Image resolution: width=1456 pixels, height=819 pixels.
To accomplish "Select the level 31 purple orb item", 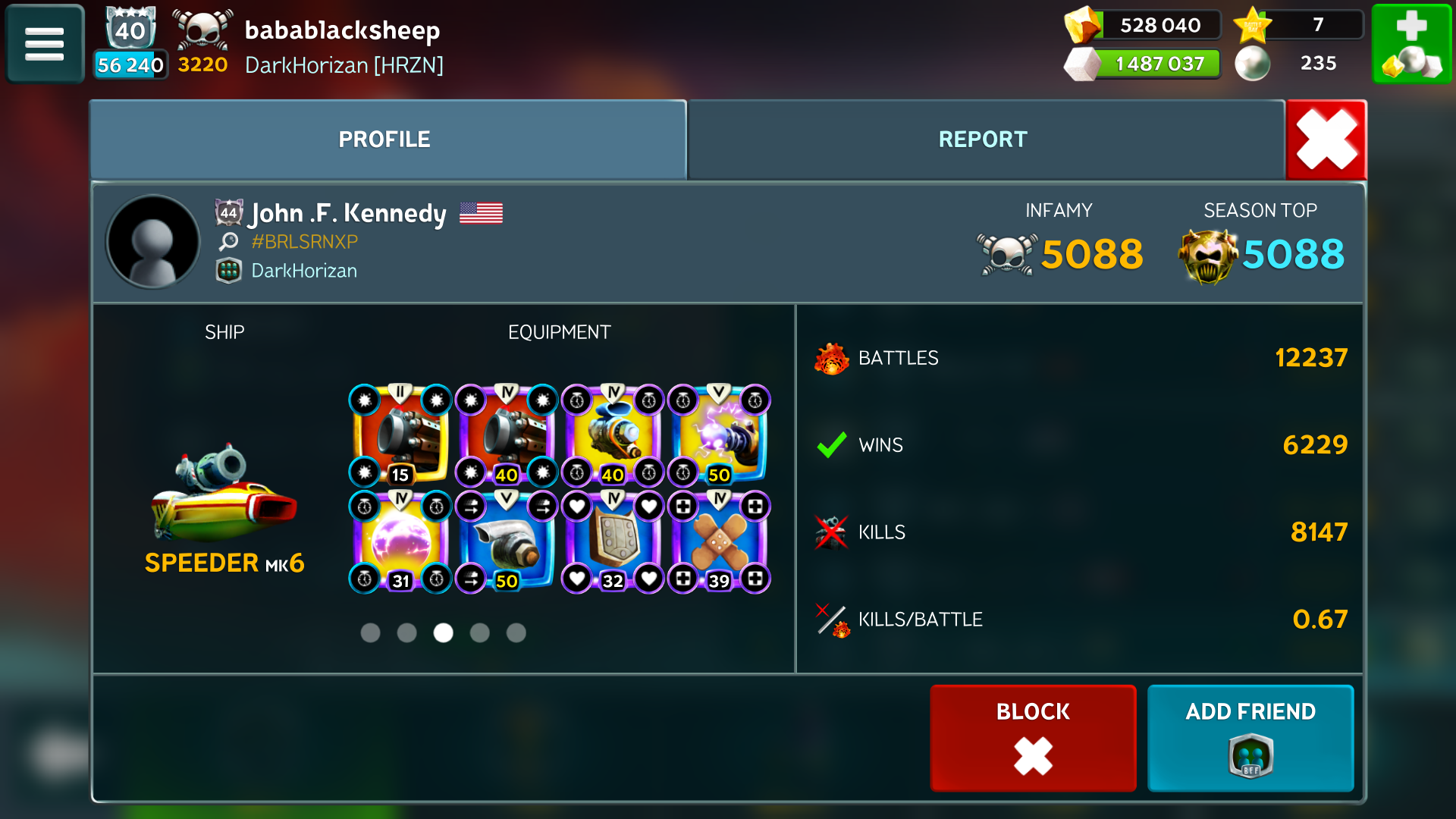I will (400, 542).
